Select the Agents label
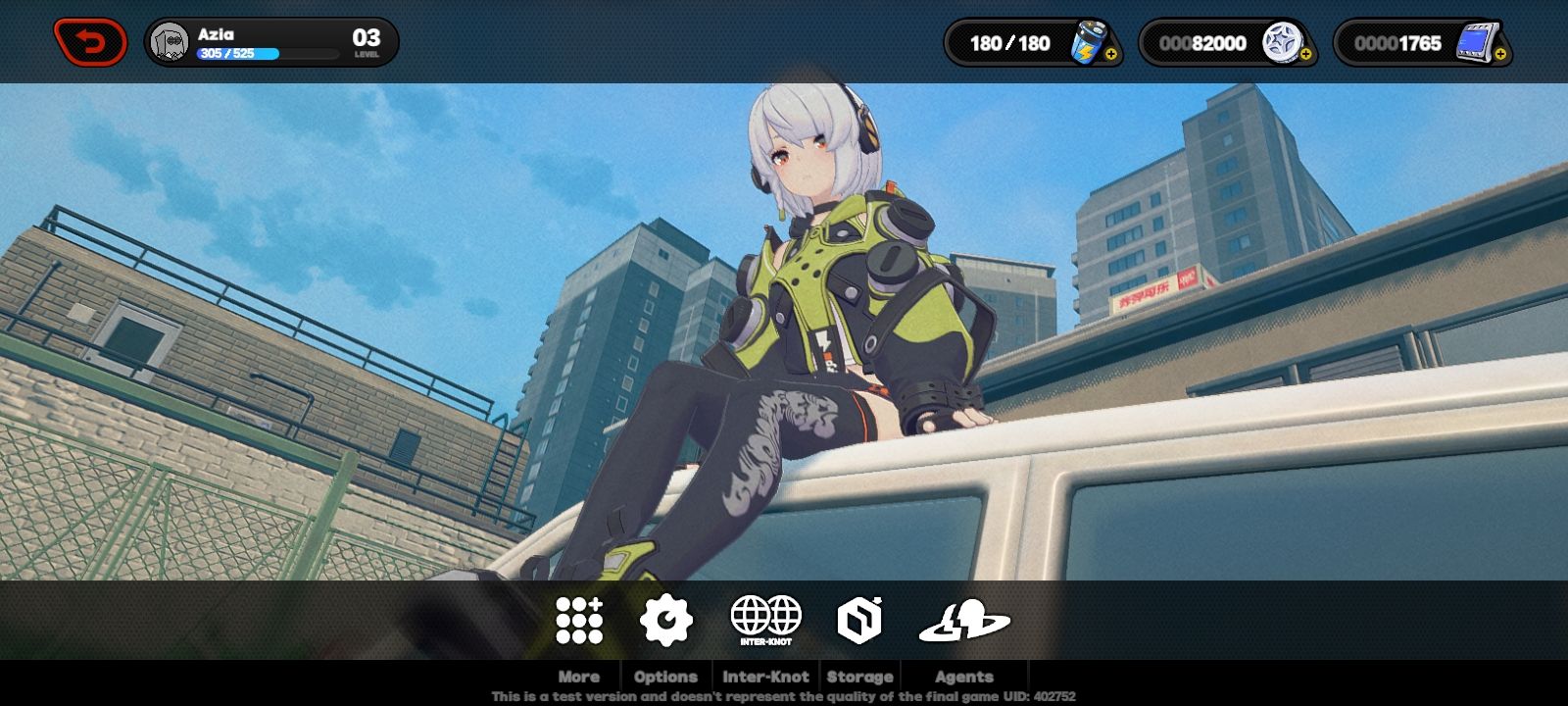1568x706 pixels. [x=963, y=677]
